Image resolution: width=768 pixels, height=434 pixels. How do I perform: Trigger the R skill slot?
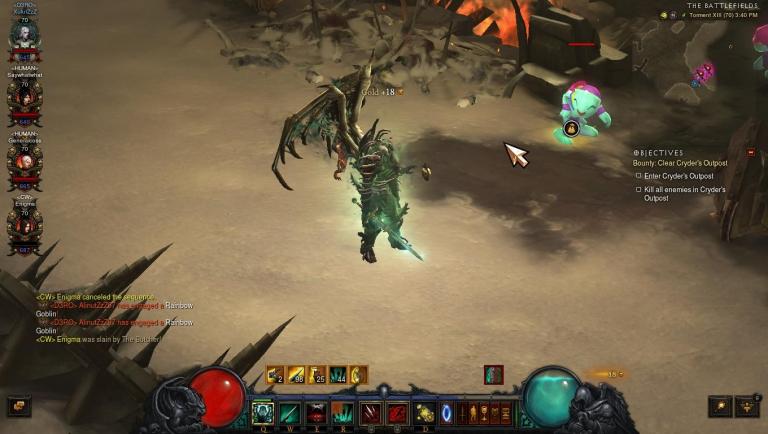(x=343, y=412)
